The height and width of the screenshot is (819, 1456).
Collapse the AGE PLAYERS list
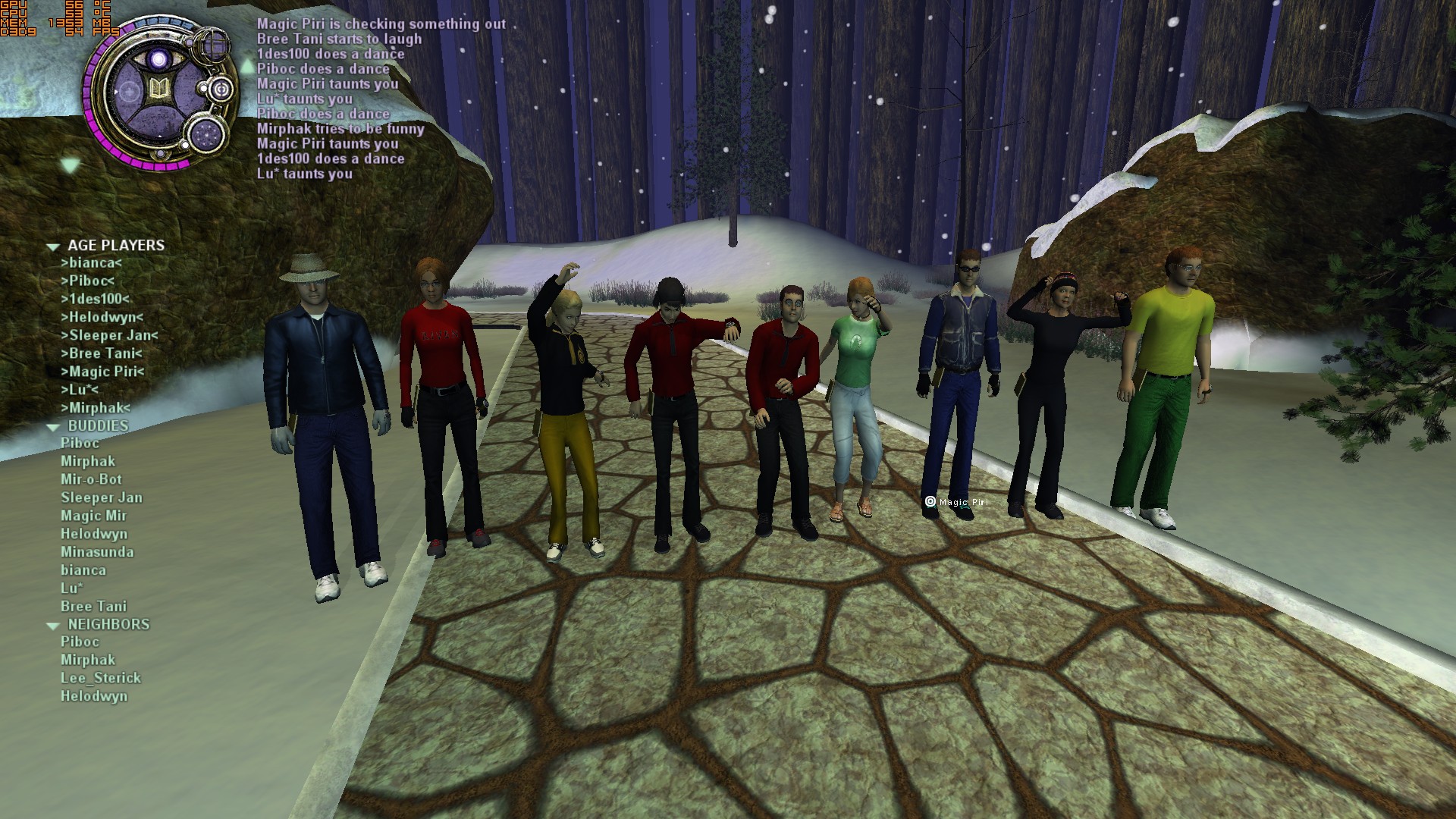pos(53,246)
